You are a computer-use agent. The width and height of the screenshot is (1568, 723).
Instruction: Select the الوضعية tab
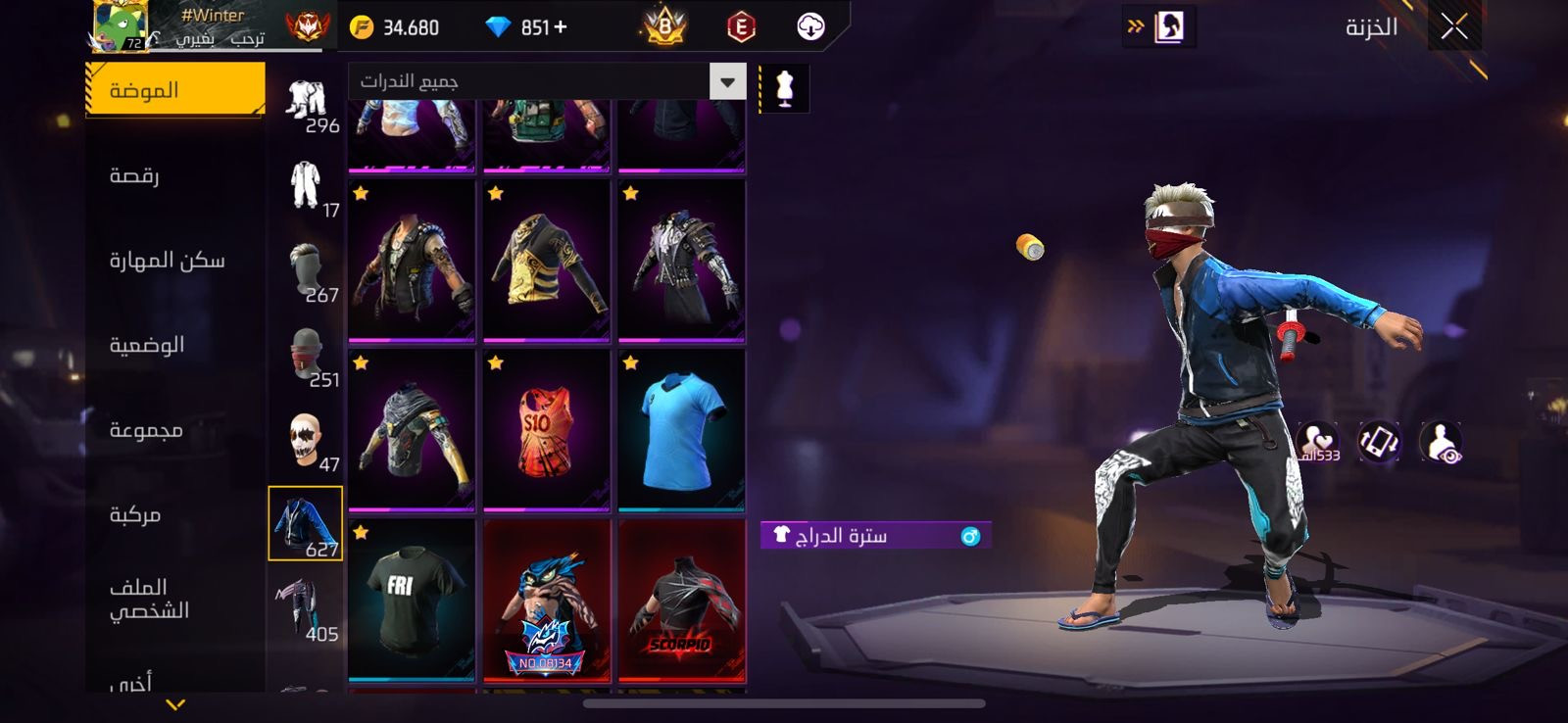147,345
